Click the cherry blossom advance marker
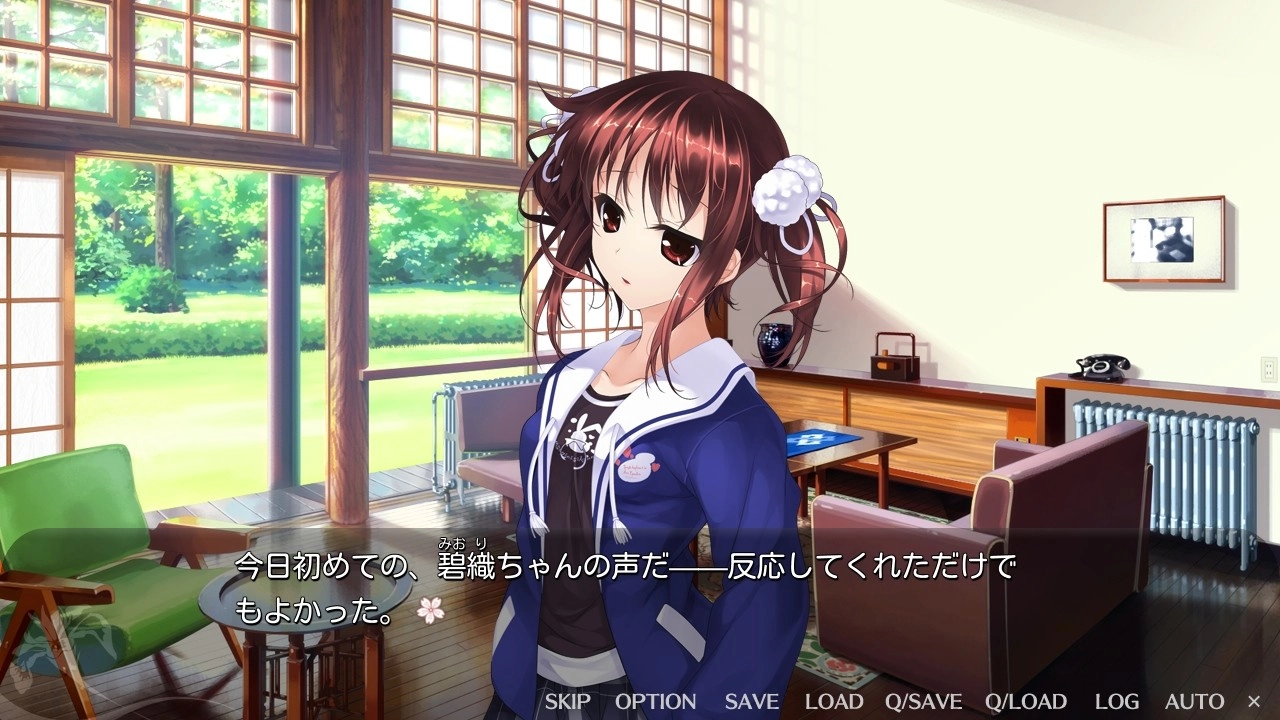The height and width of the screenshot is (720, 1280). pyautogui.click(x=430, y=609)
